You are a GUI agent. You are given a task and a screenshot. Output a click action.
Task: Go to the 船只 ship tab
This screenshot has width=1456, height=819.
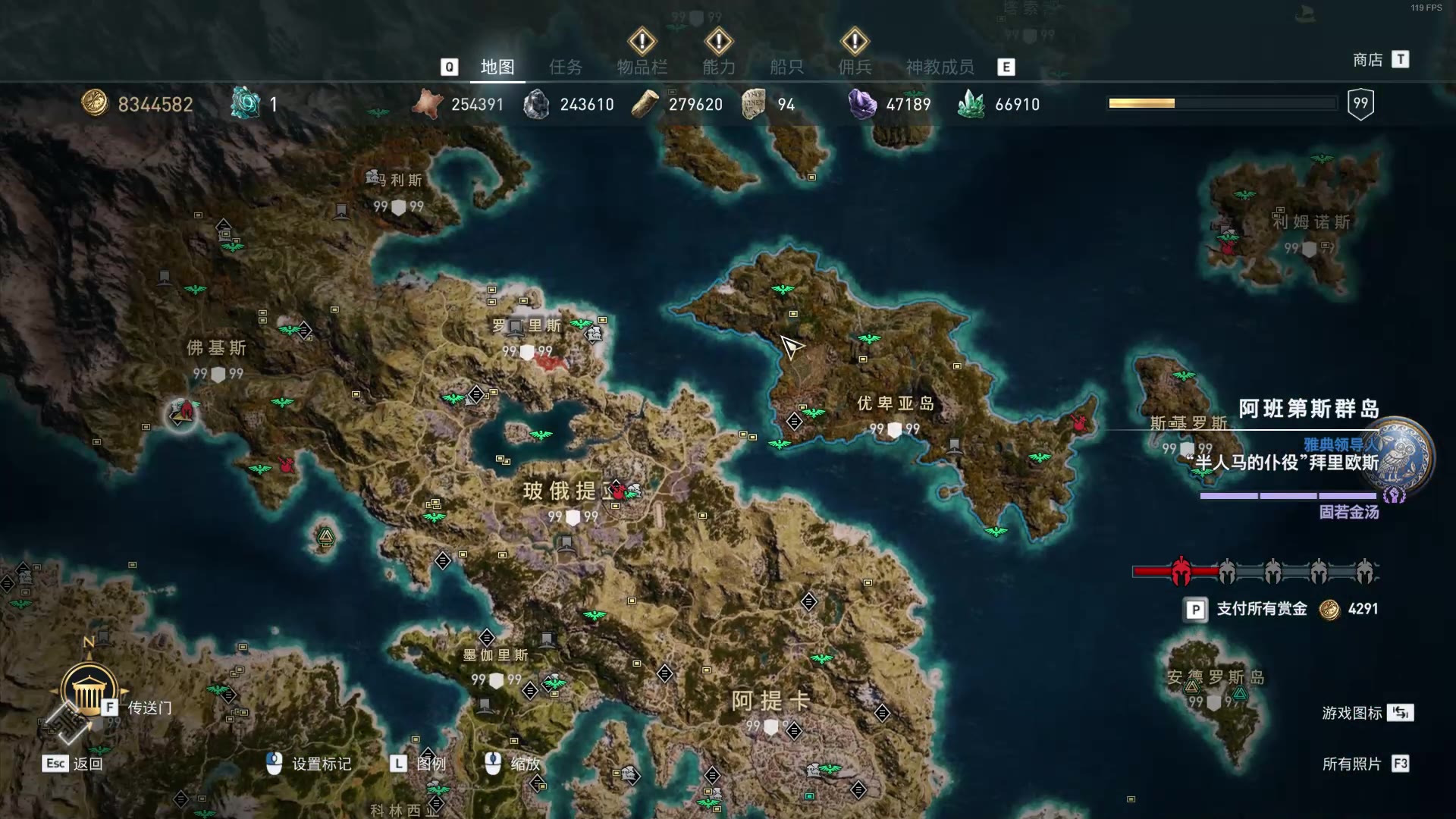(786, 67)
